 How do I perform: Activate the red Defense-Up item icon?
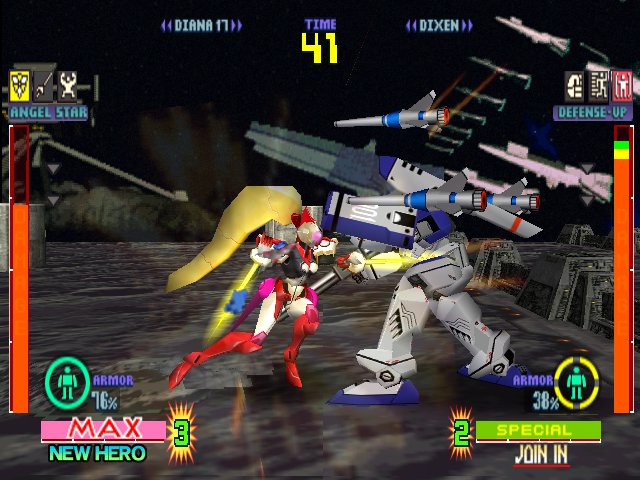(622, 84)
